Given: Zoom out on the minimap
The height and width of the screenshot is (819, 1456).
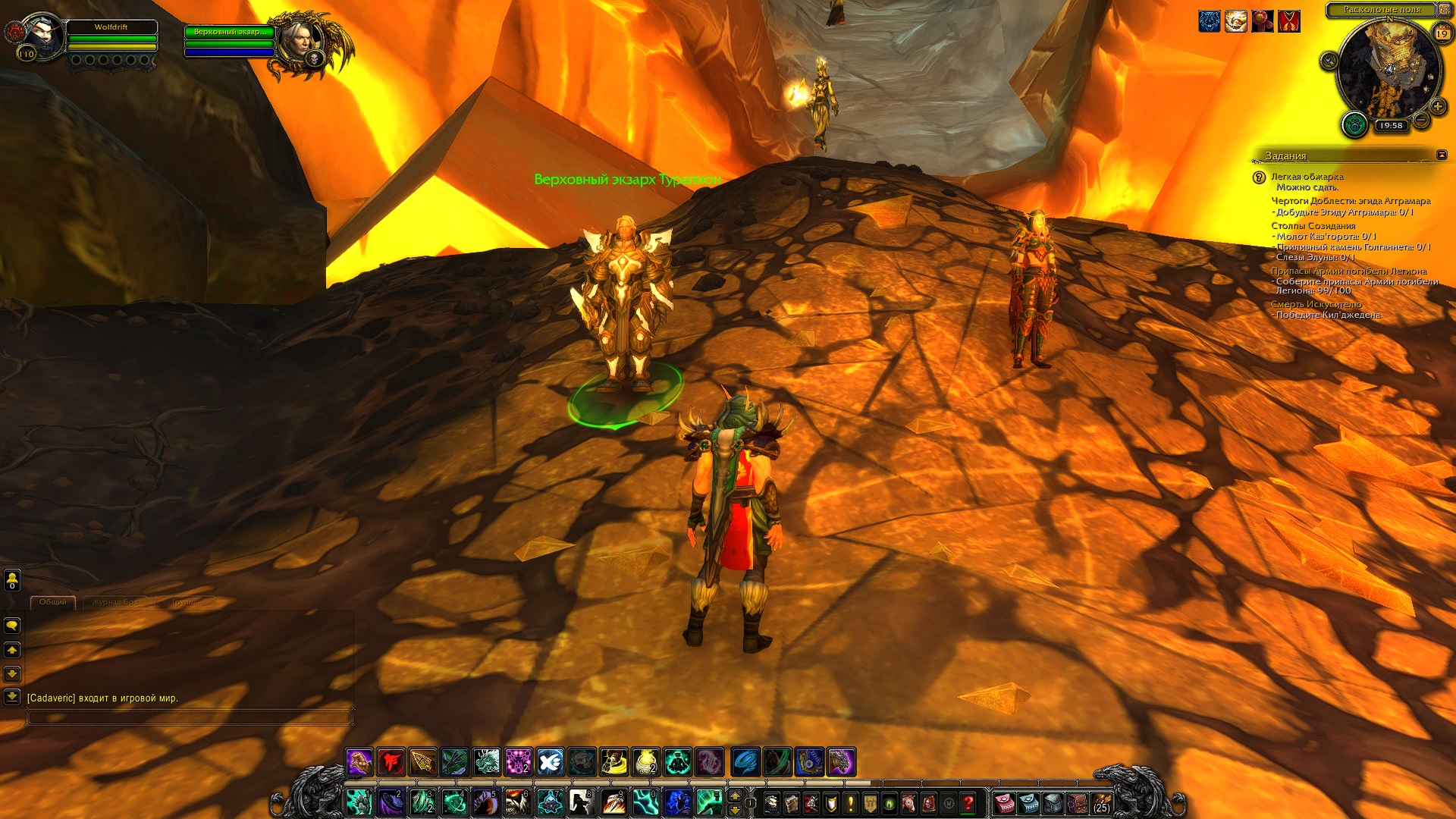Looking at the screenshot, I should [1422, 121].
